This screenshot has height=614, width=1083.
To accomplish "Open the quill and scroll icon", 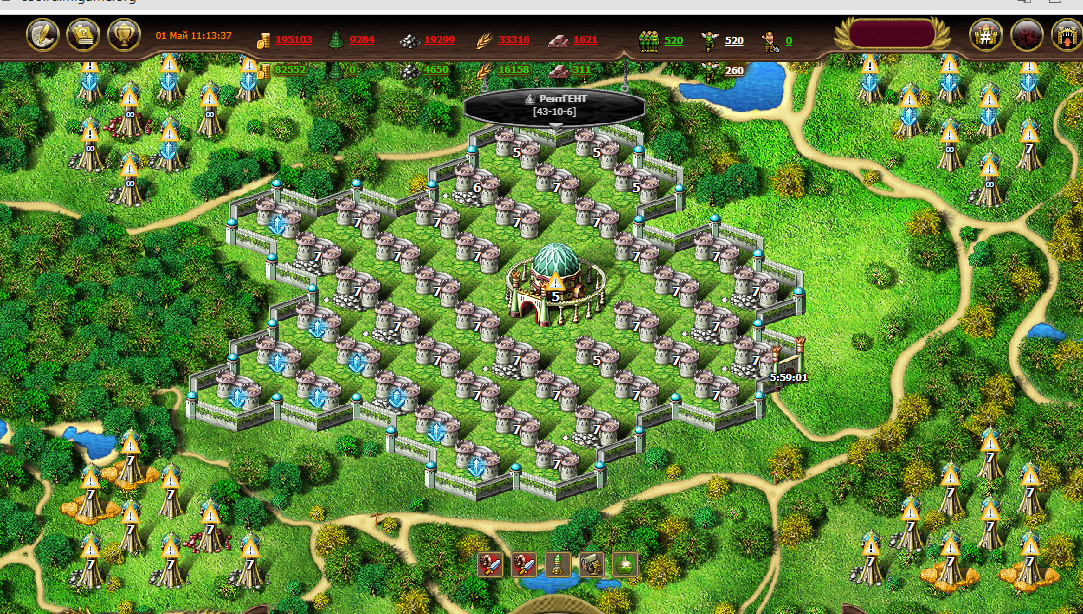I will [42, 36].
